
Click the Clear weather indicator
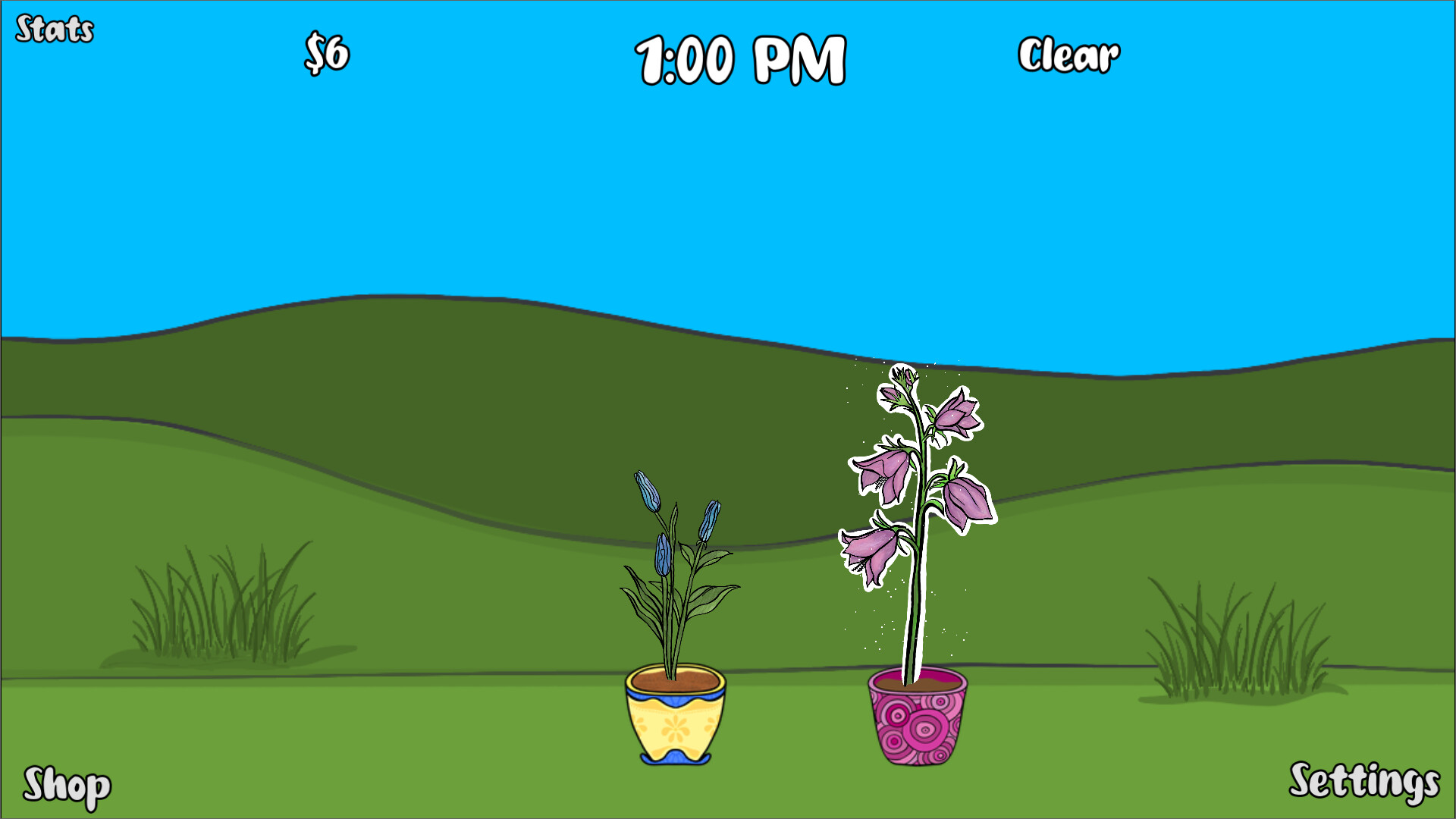pyautogui.click(x=1070, y=55)
